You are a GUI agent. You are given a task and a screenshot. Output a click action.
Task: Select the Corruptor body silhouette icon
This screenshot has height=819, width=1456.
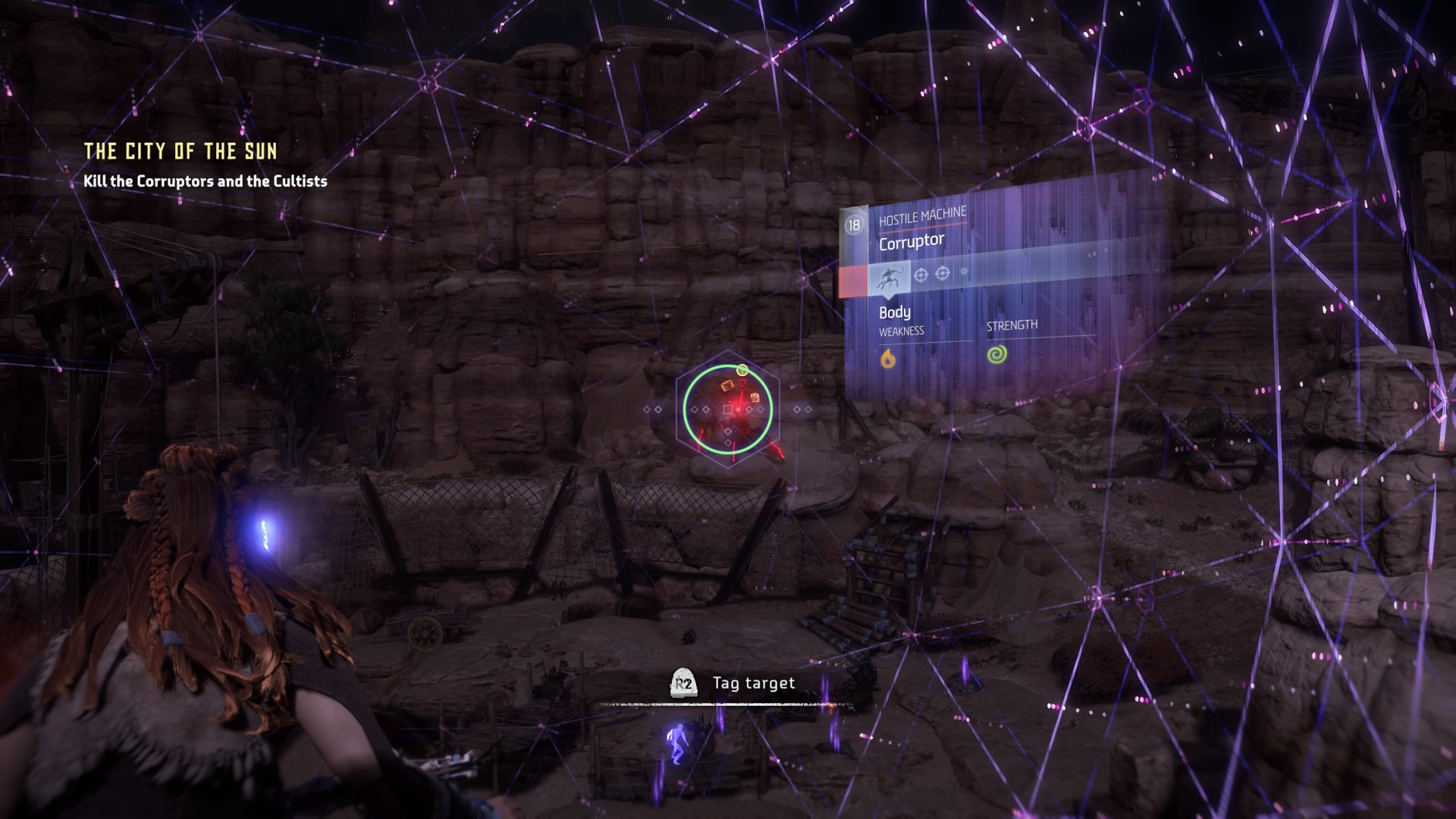889,278
